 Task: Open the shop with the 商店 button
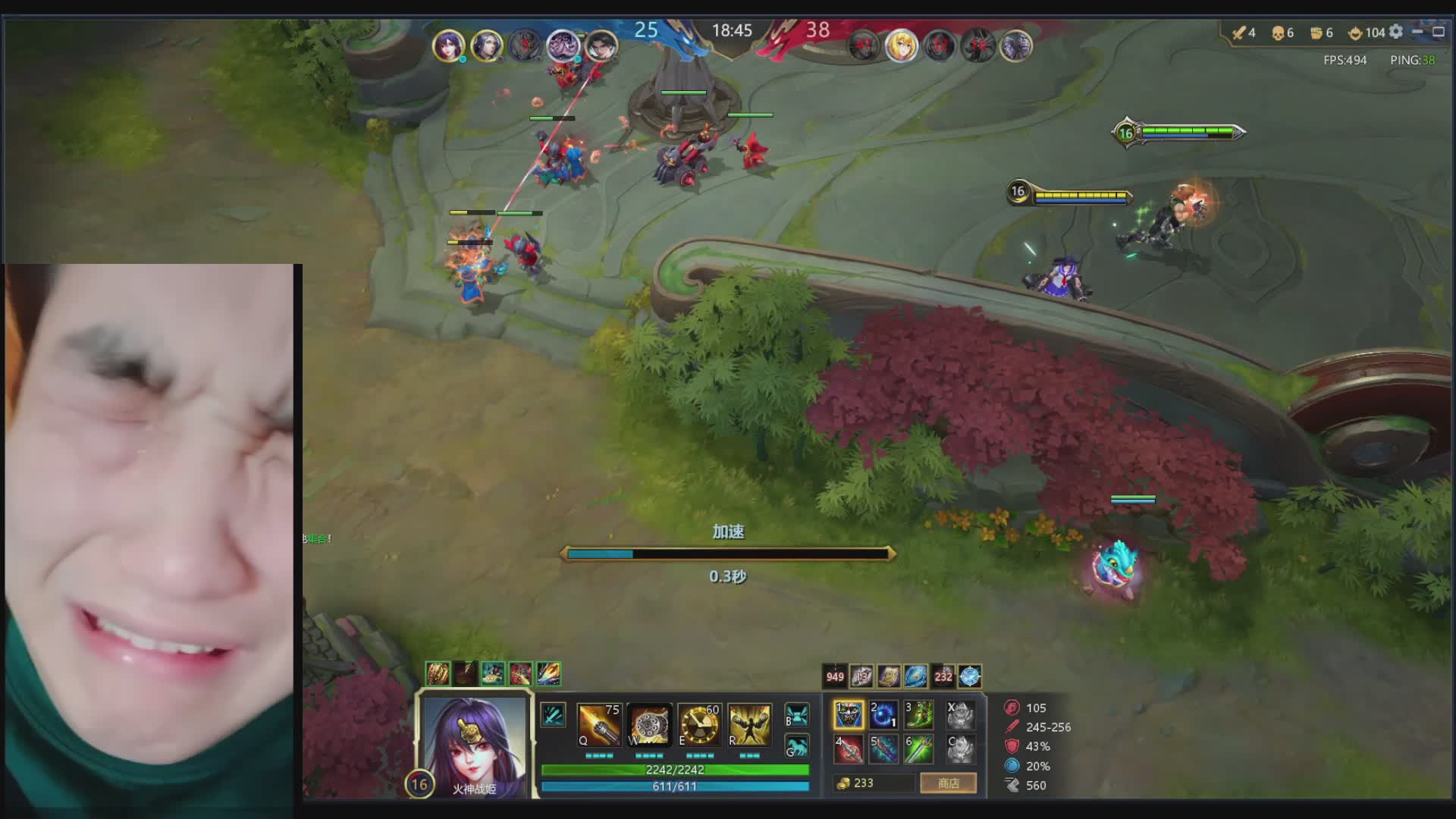(948, 783)
